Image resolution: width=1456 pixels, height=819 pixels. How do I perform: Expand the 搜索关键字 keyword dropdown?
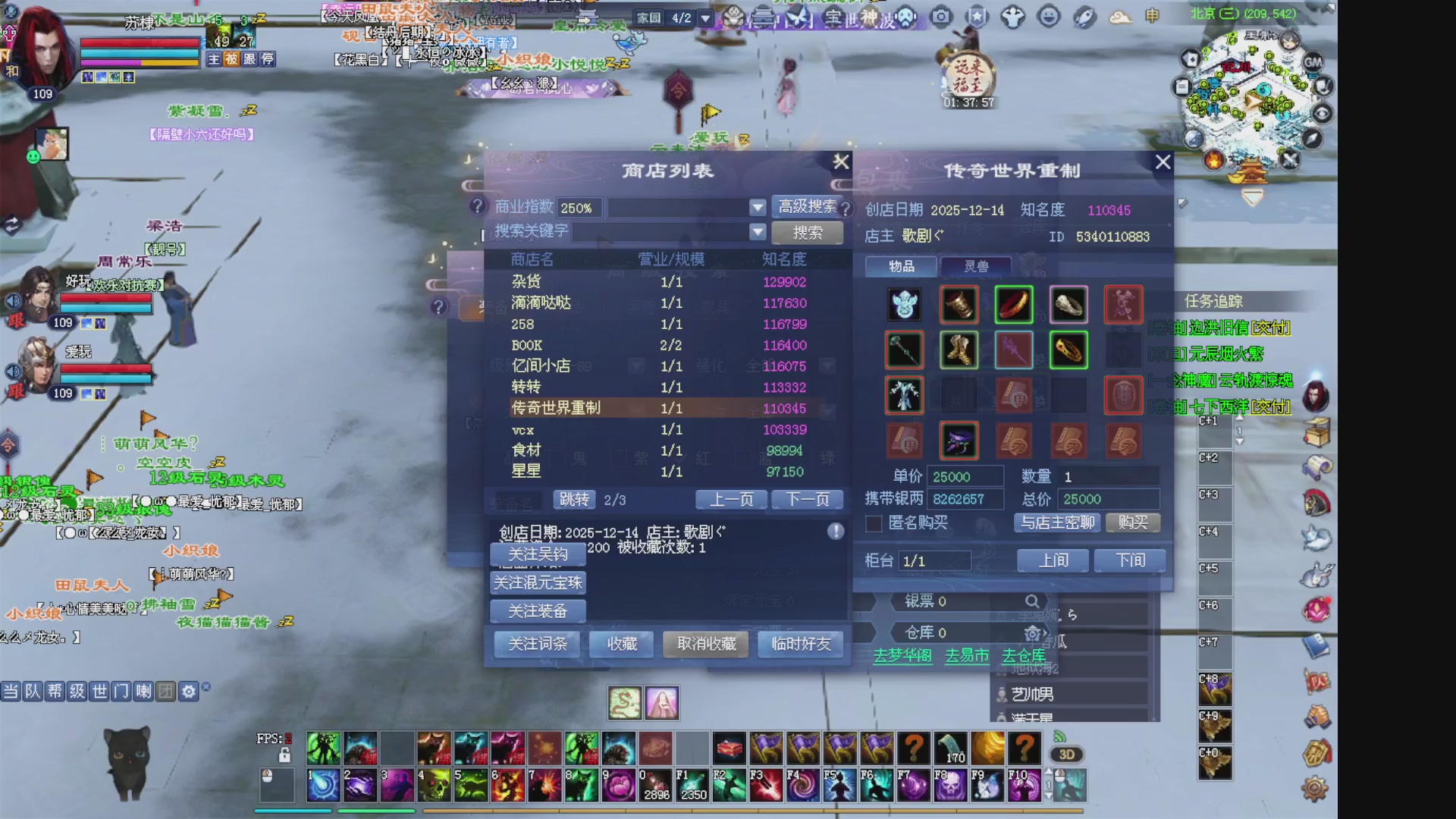(758, 232)
